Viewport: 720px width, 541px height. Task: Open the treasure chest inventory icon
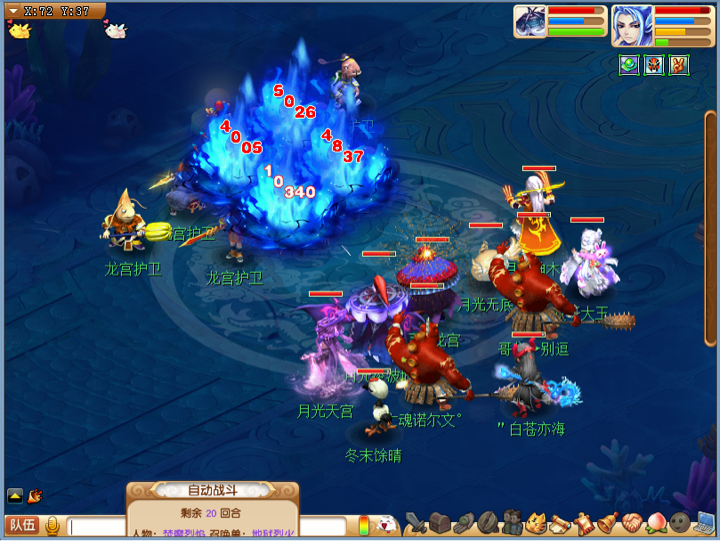pyautogui.click(x=438, y=523)
